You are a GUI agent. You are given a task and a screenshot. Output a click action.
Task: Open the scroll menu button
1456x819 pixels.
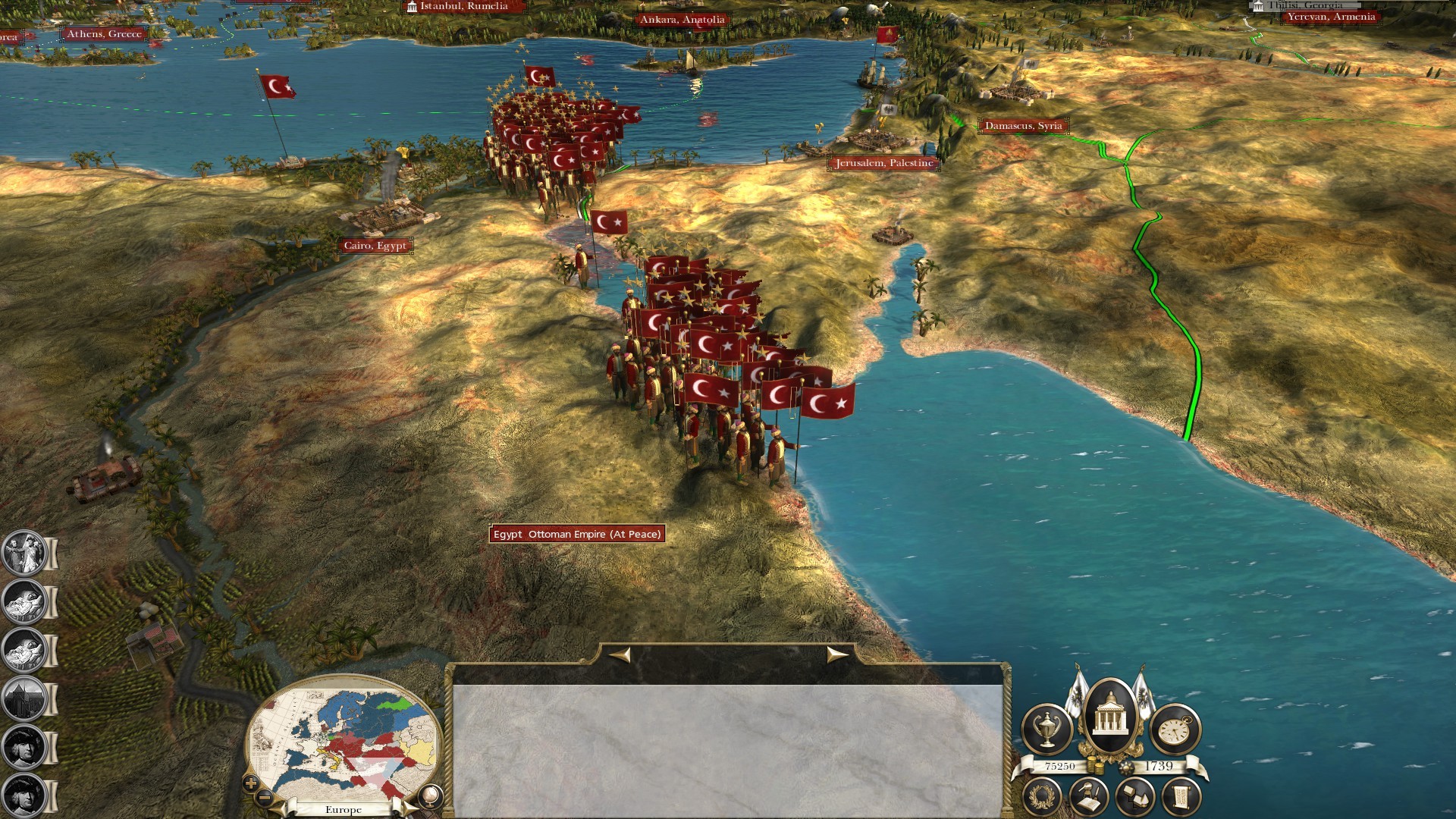coord(1181,797)
